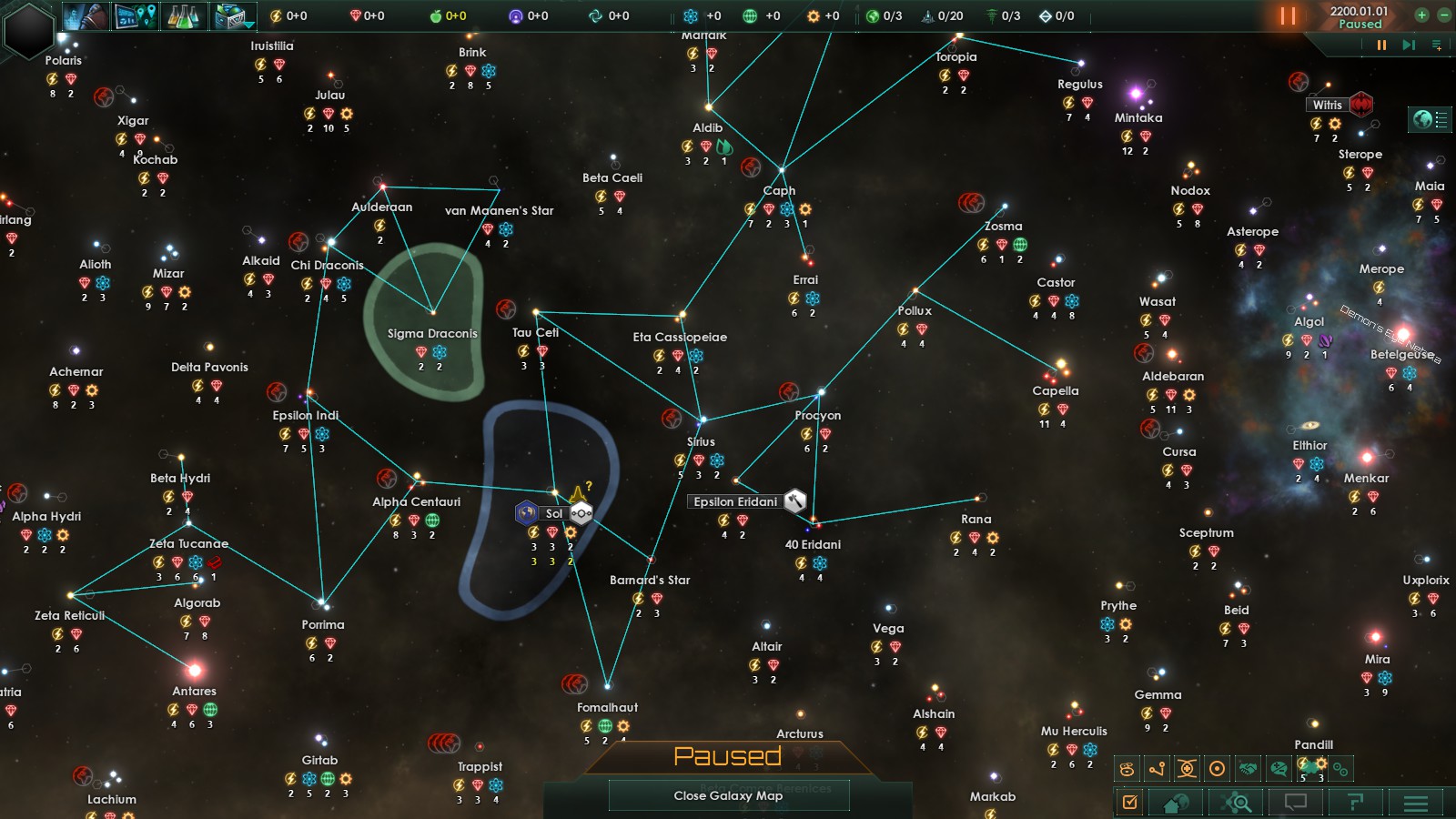Toggle the handshake map mode
Viewport: 1456px width, 819px height.
(1248, 769)
